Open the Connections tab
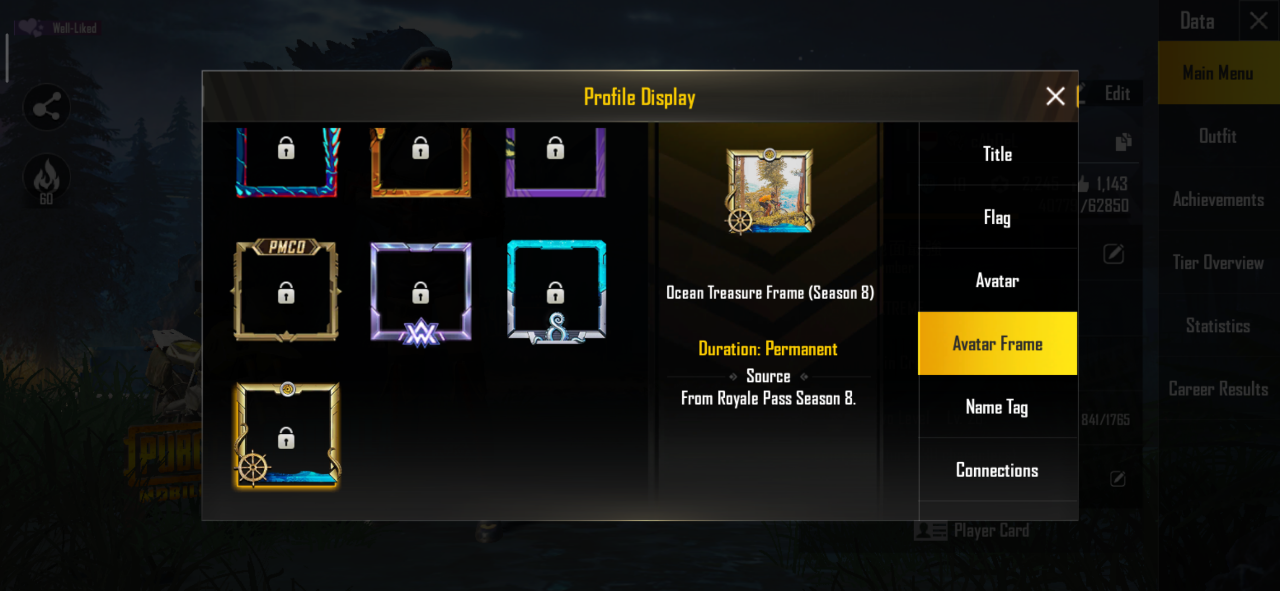This screenshot has width=1280, height=591. (997, 470)
